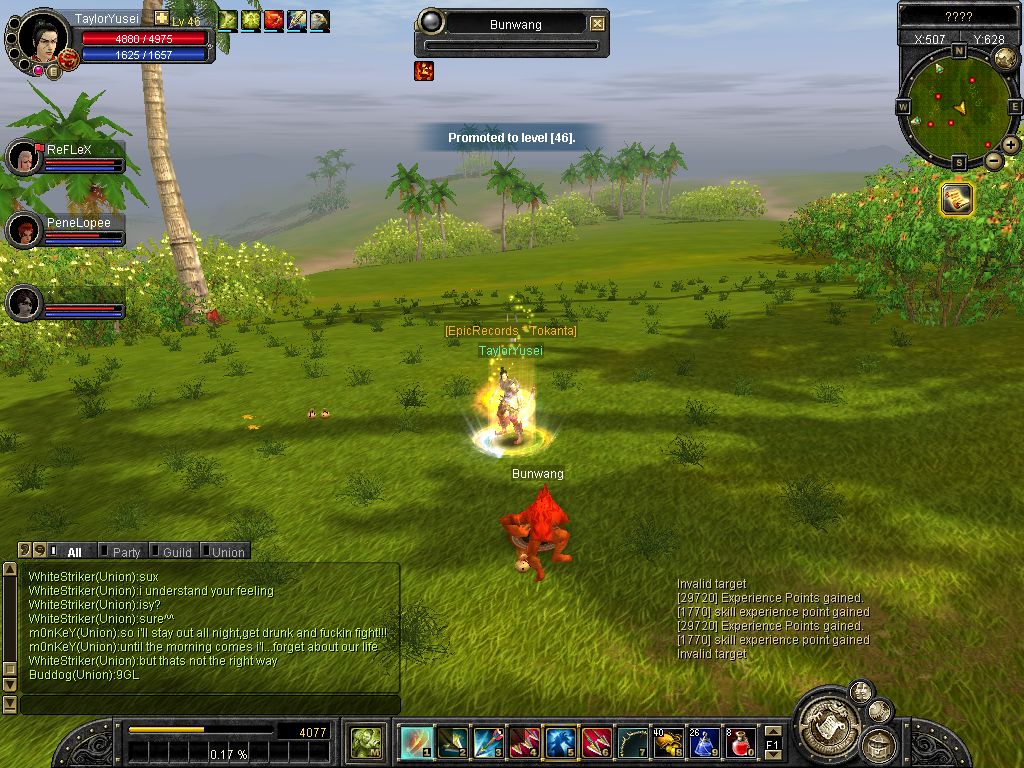Image resolution: width=1024 pixels, height=768 pixels.
Task: Use the red health potion slot
Action: [741, 743]
